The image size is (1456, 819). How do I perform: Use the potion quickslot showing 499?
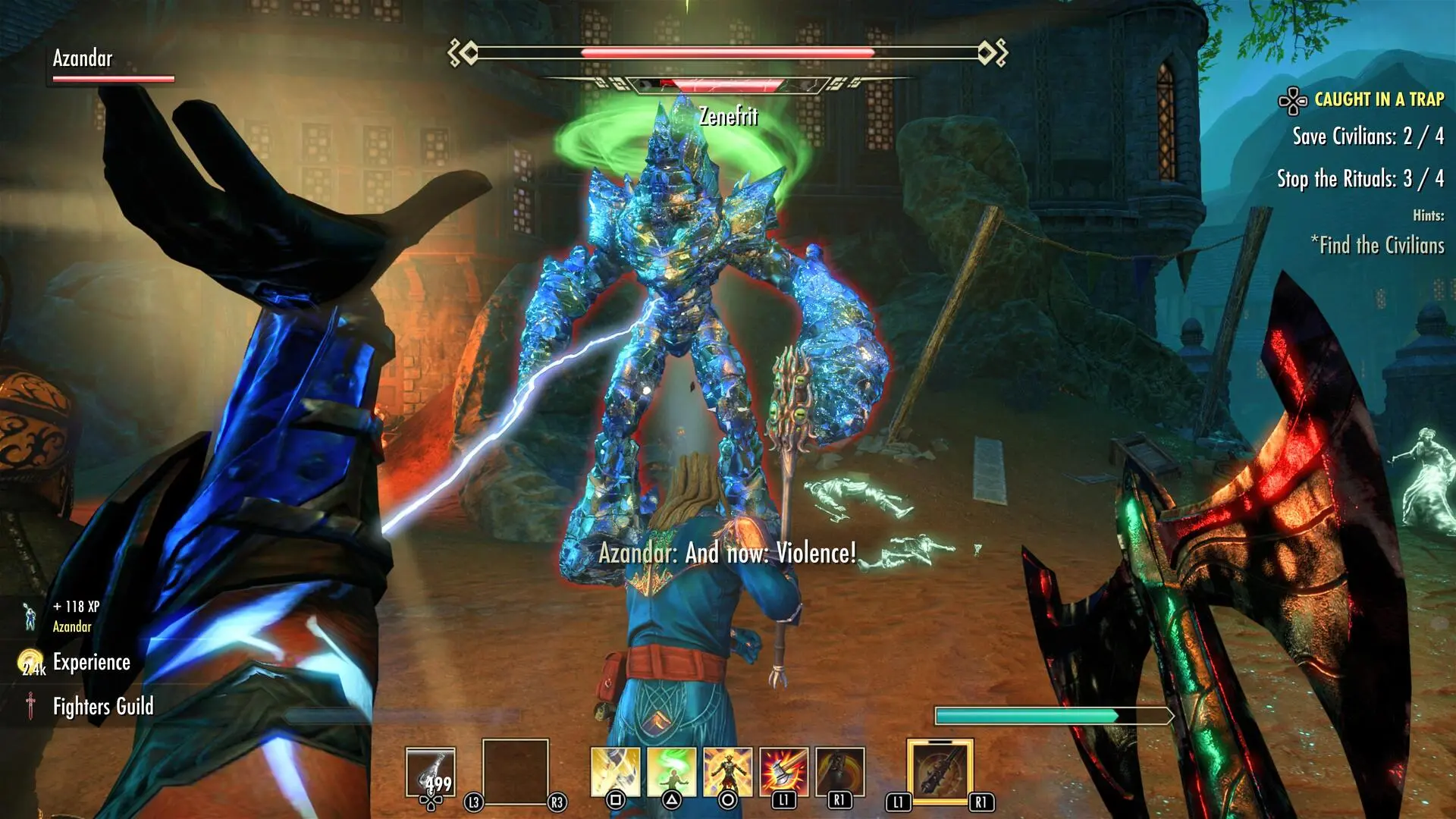click(431, 773)
